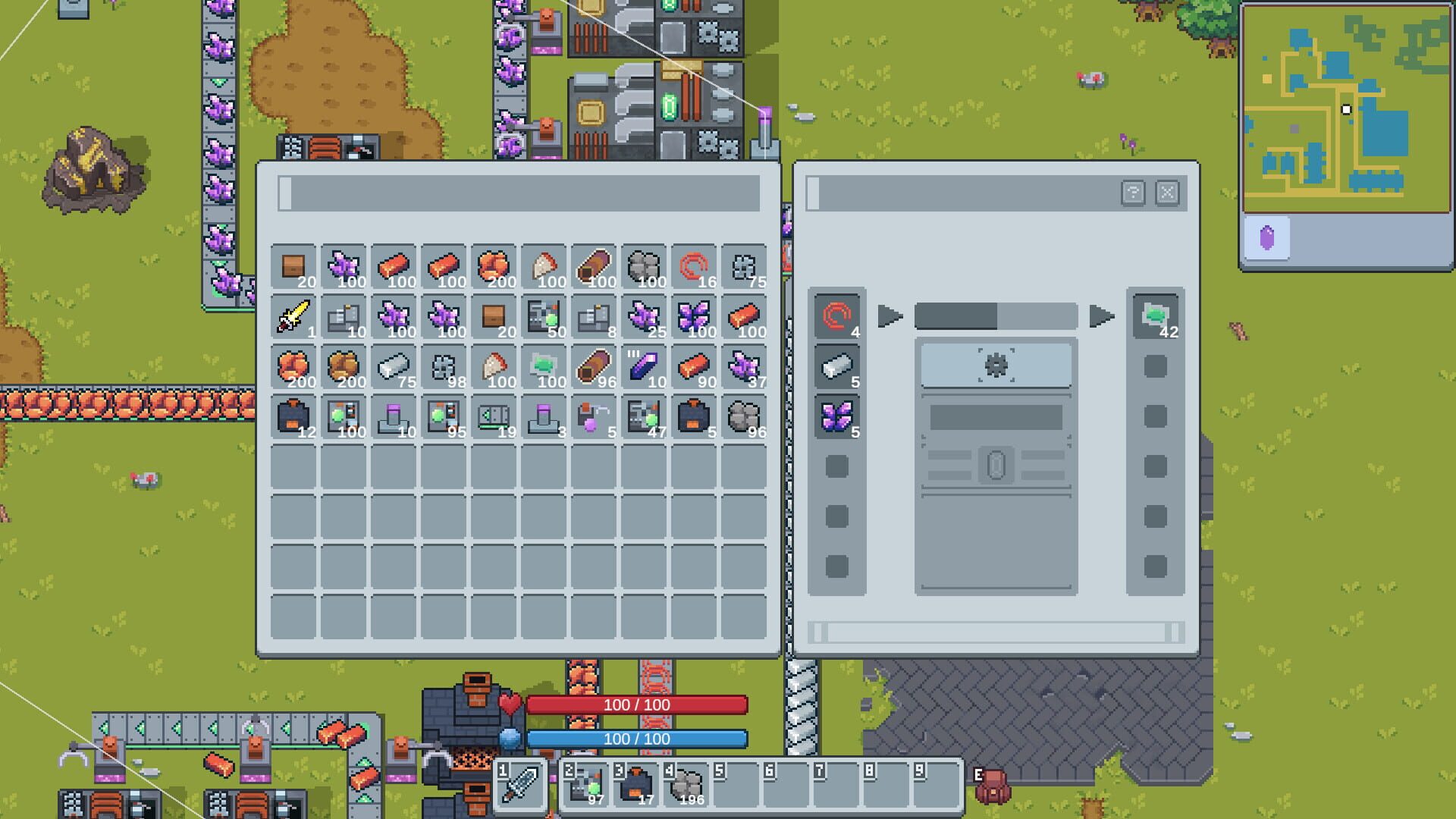Collect the 42 green gems from the output slot
1456x819 pixels.
1154,317
